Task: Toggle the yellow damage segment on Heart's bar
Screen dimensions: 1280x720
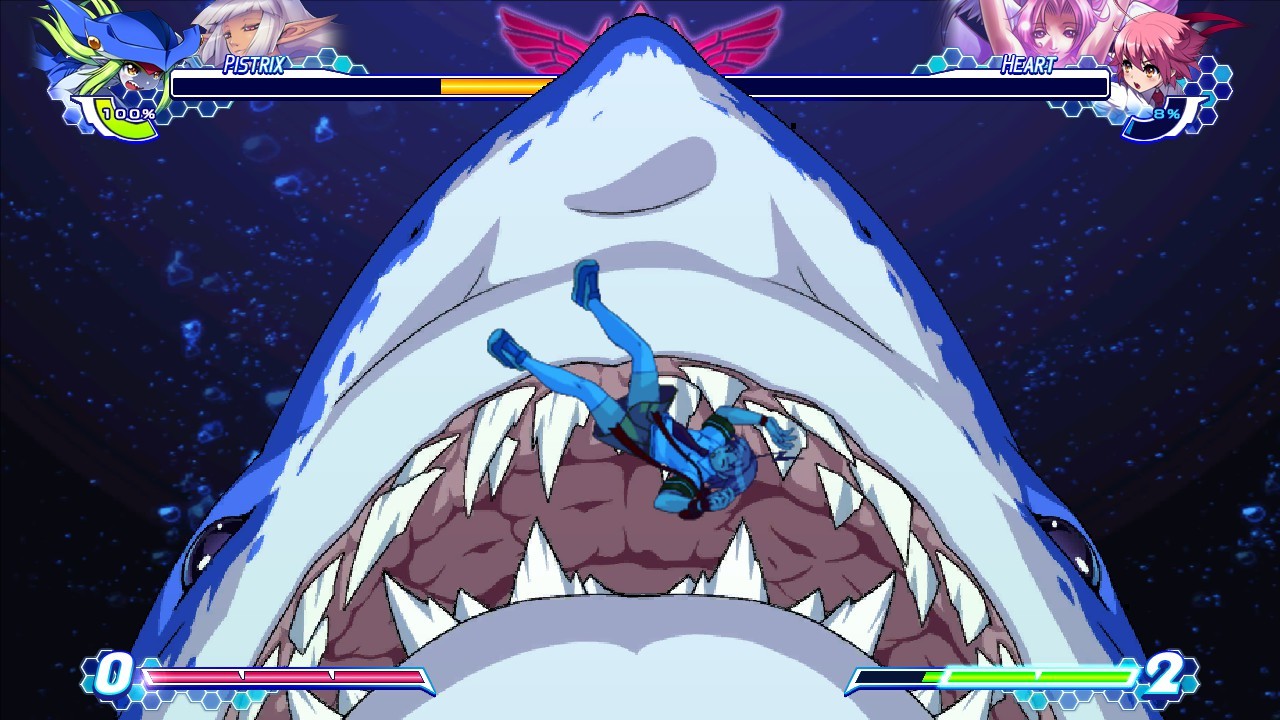Action: pos(485,87)
